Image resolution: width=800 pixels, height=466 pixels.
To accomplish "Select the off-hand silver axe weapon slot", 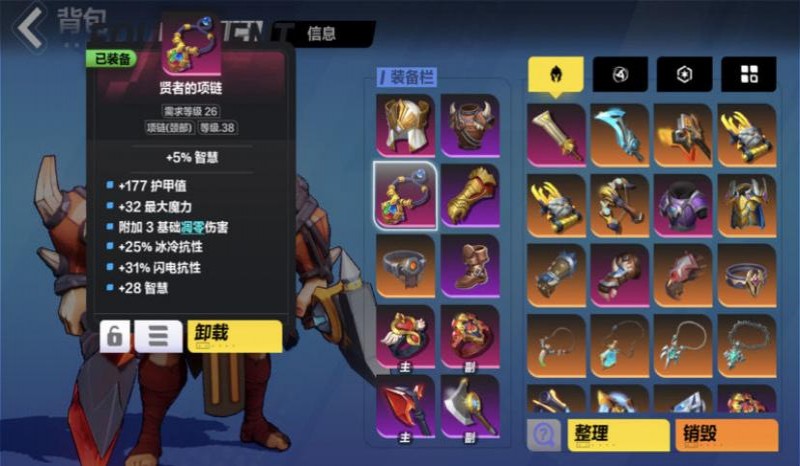I will coord(469,405).
